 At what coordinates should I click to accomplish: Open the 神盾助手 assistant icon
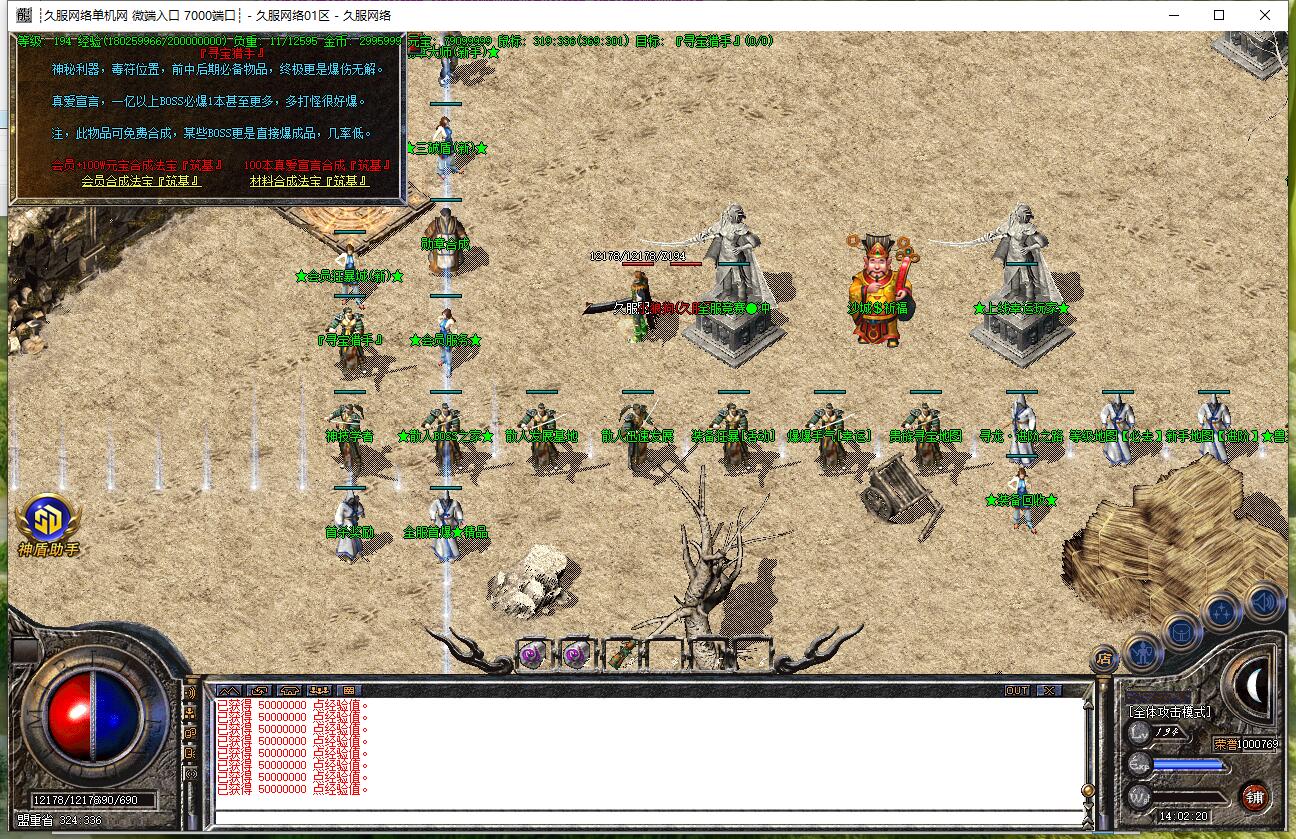(47, 520)
